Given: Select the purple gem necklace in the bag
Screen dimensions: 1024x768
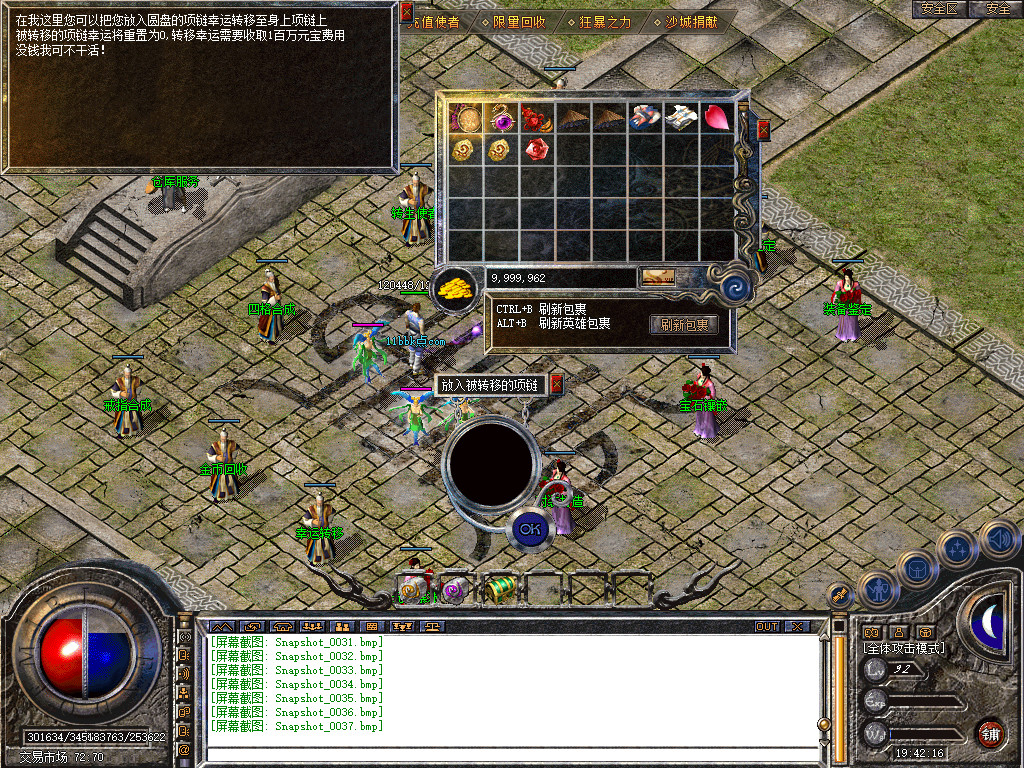Looking at the screenshot, I should coord(499,118).
